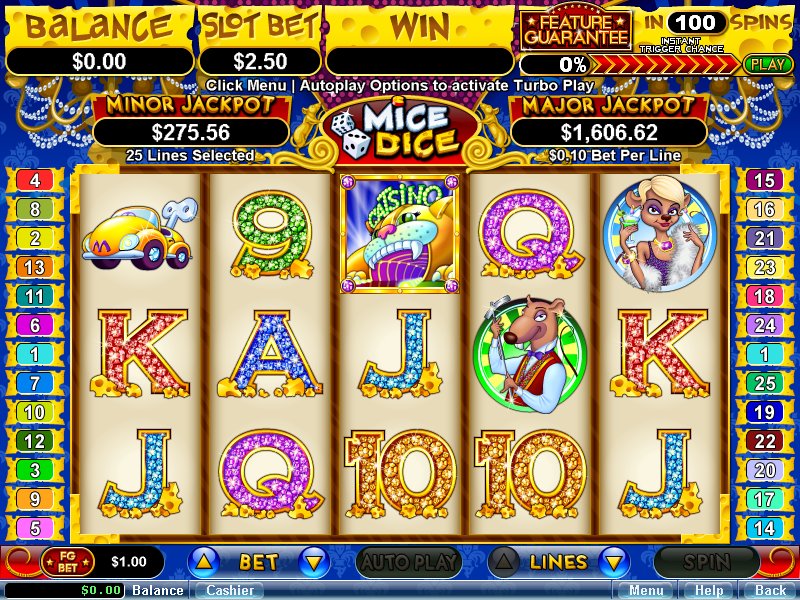Decrease the bet with the down arrow

314,562
